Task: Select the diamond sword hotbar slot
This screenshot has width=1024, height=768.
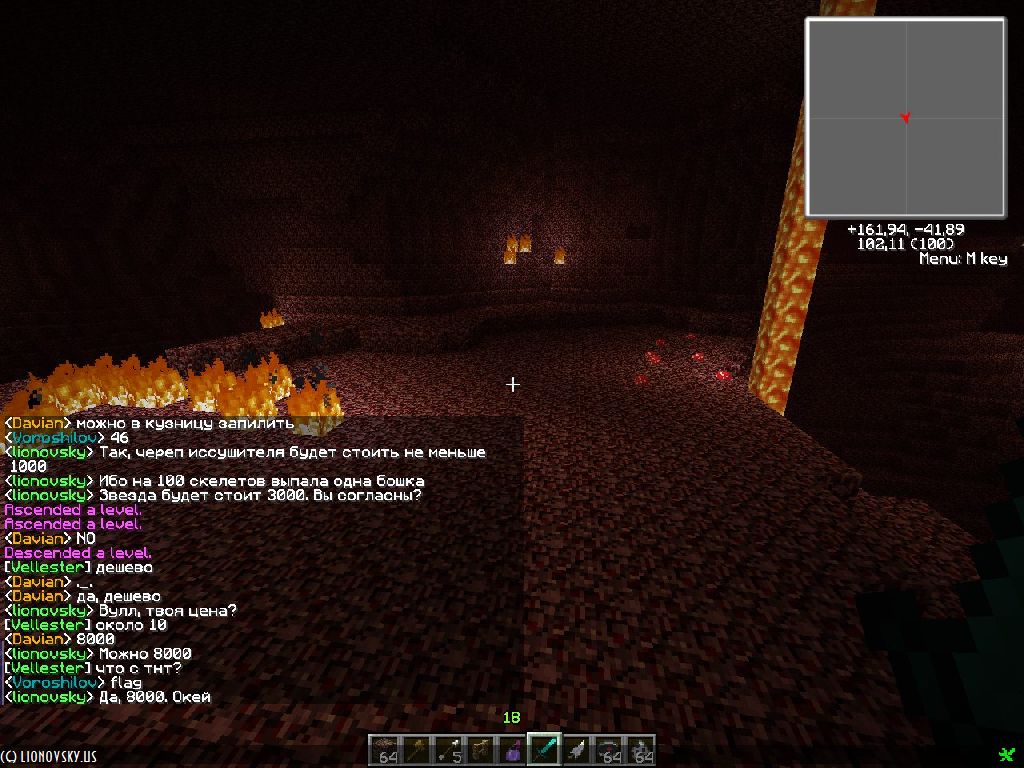Action: point(544,750)
